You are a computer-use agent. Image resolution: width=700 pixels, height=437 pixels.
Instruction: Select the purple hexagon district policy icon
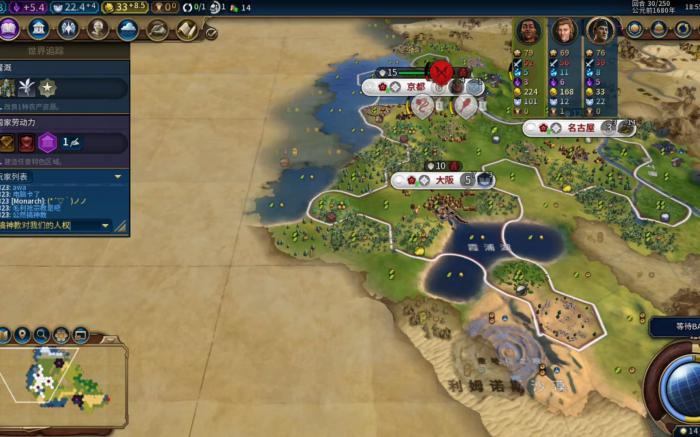click(x=46, y=142)
